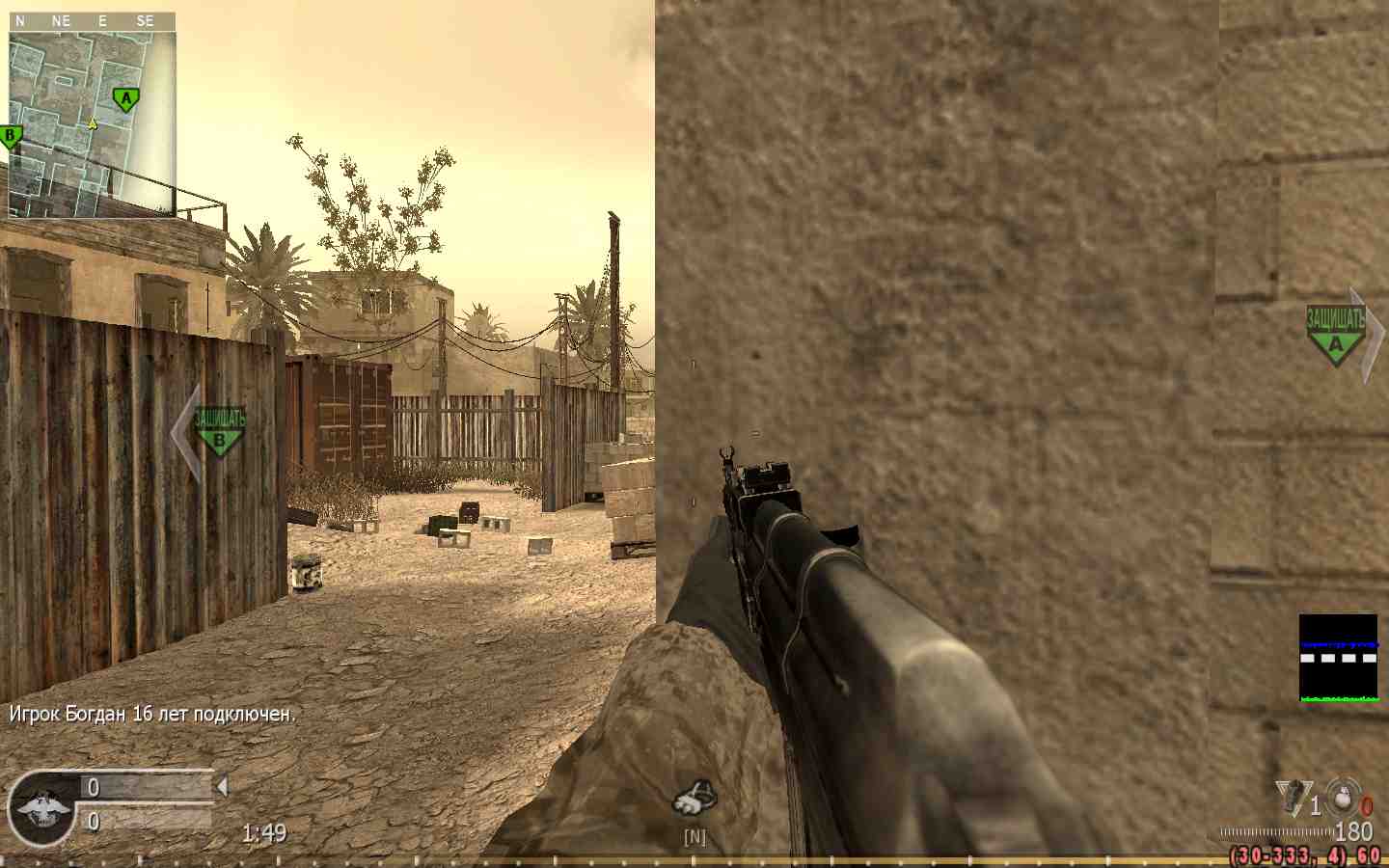Image resolution: width=1389 pixels, height=868 pixels.
Task: Click the E heading on the compass strip
Action: pyautogui.click(x=101, y=19)
